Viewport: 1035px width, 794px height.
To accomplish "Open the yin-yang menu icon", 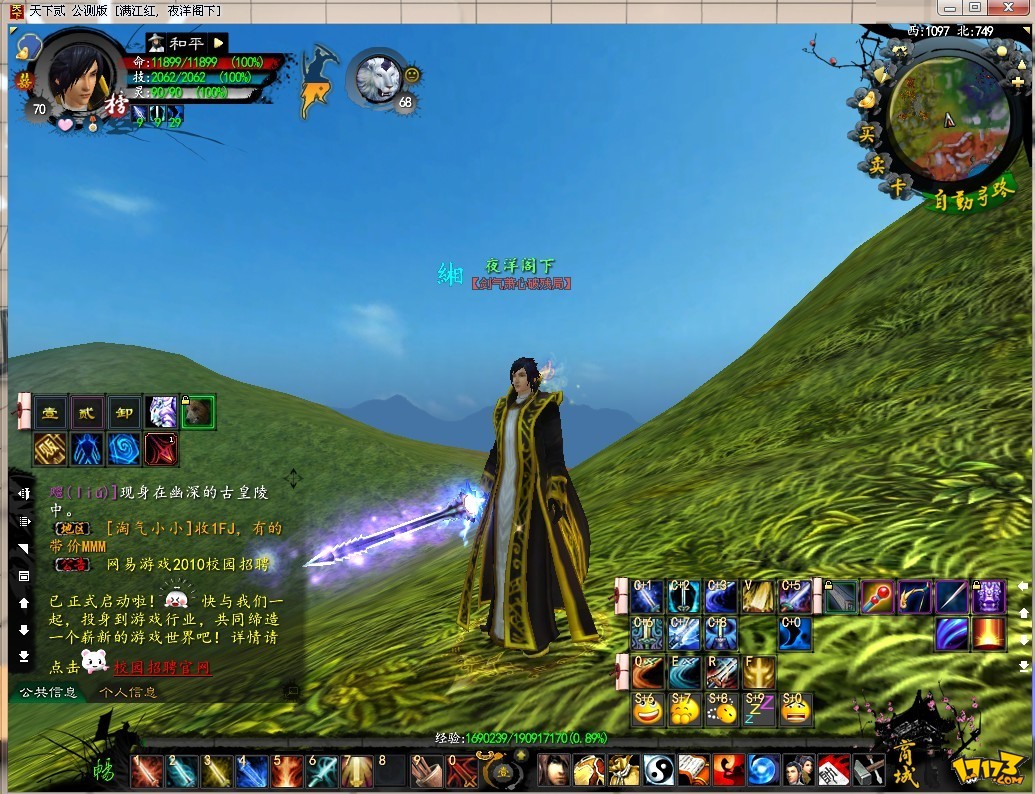I will (x=658, y=771).
